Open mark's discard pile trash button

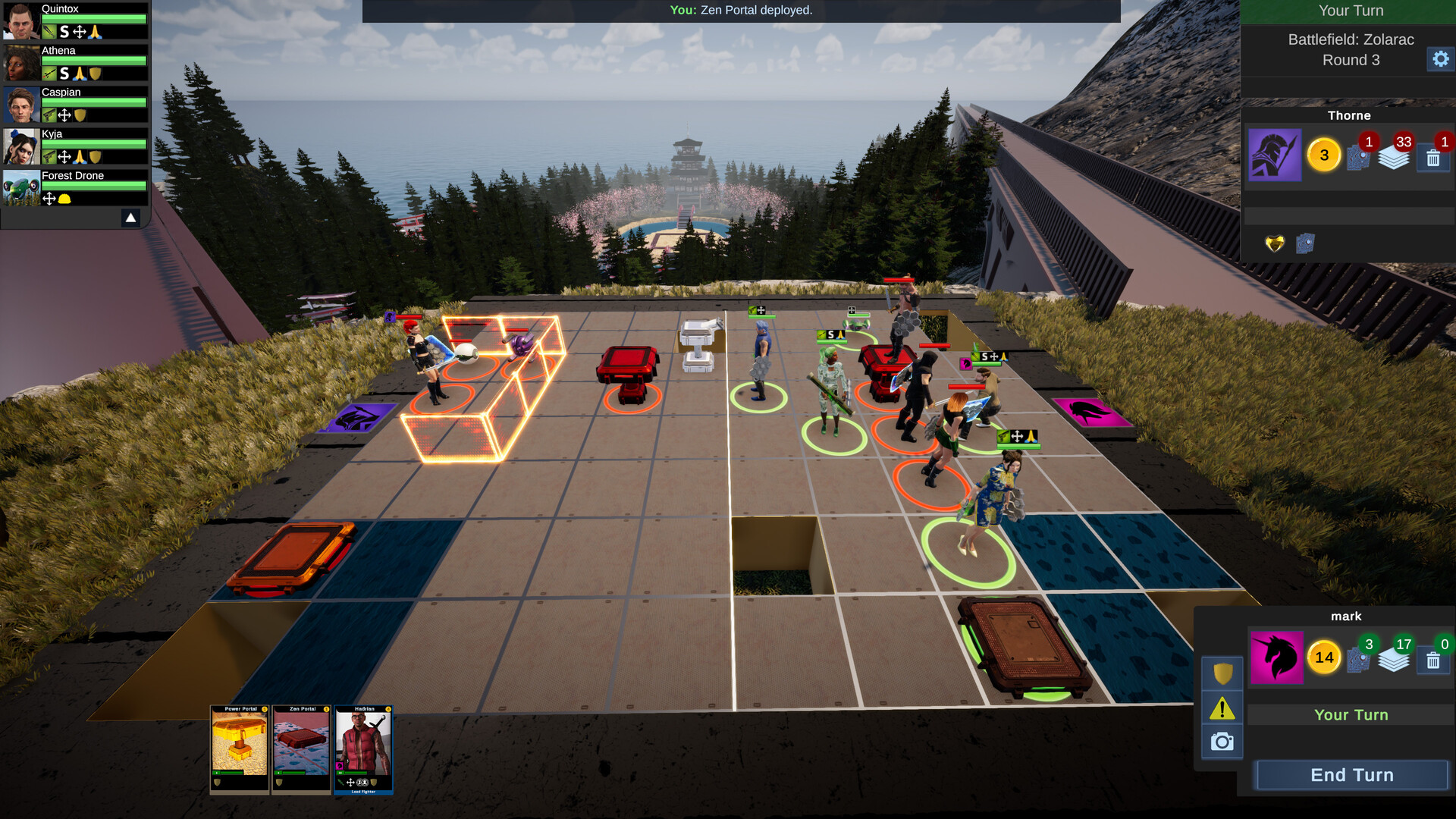(x=1432, y=660)
